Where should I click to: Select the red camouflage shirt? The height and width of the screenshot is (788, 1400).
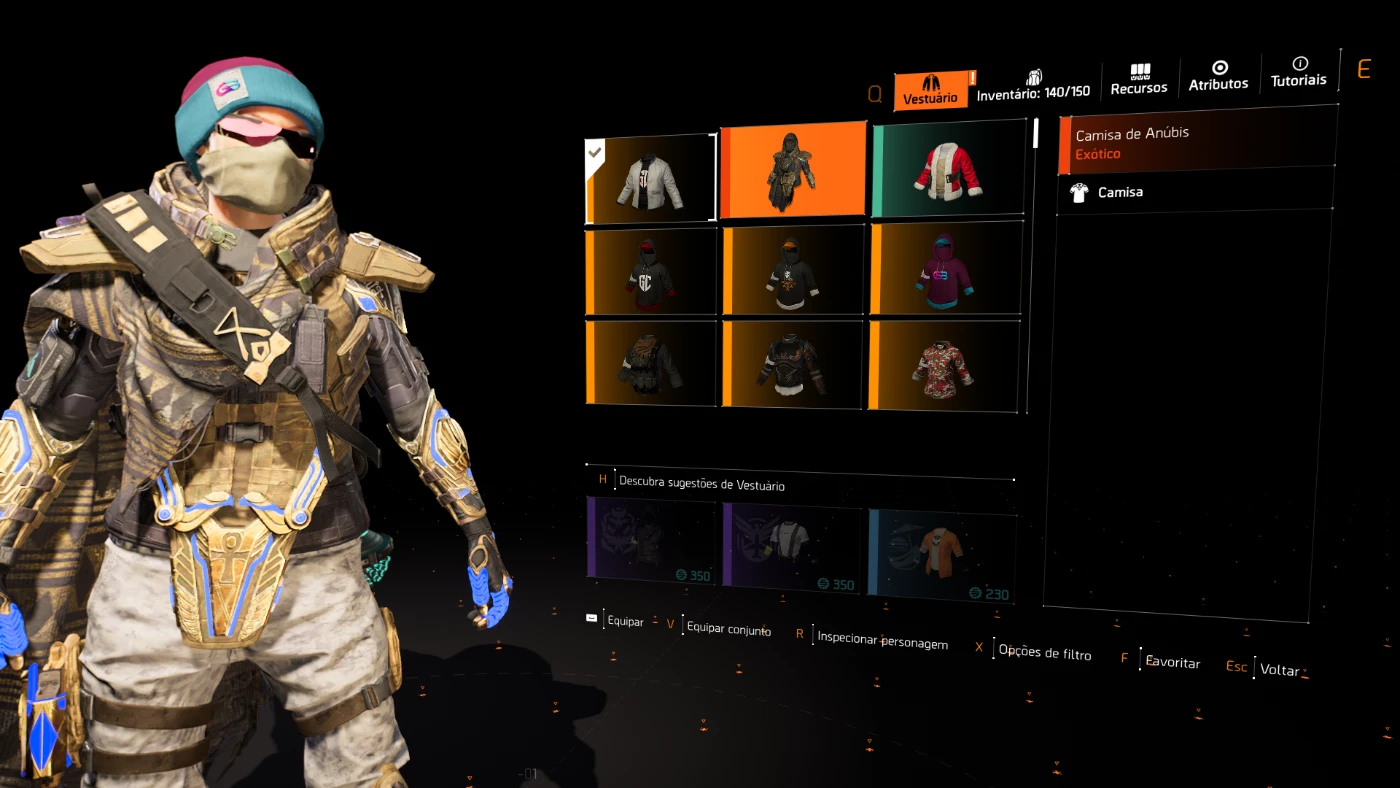click(944, 365)
